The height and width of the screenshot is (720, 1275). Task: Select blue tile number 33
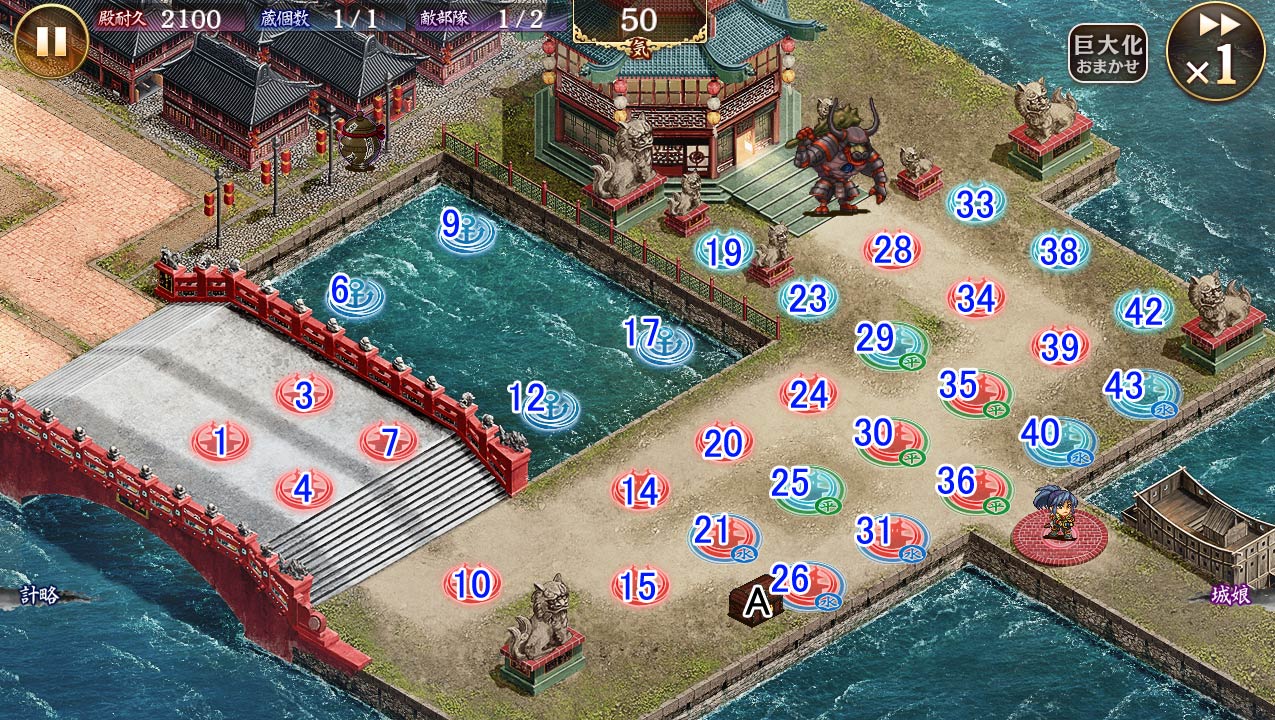[975, 204]
